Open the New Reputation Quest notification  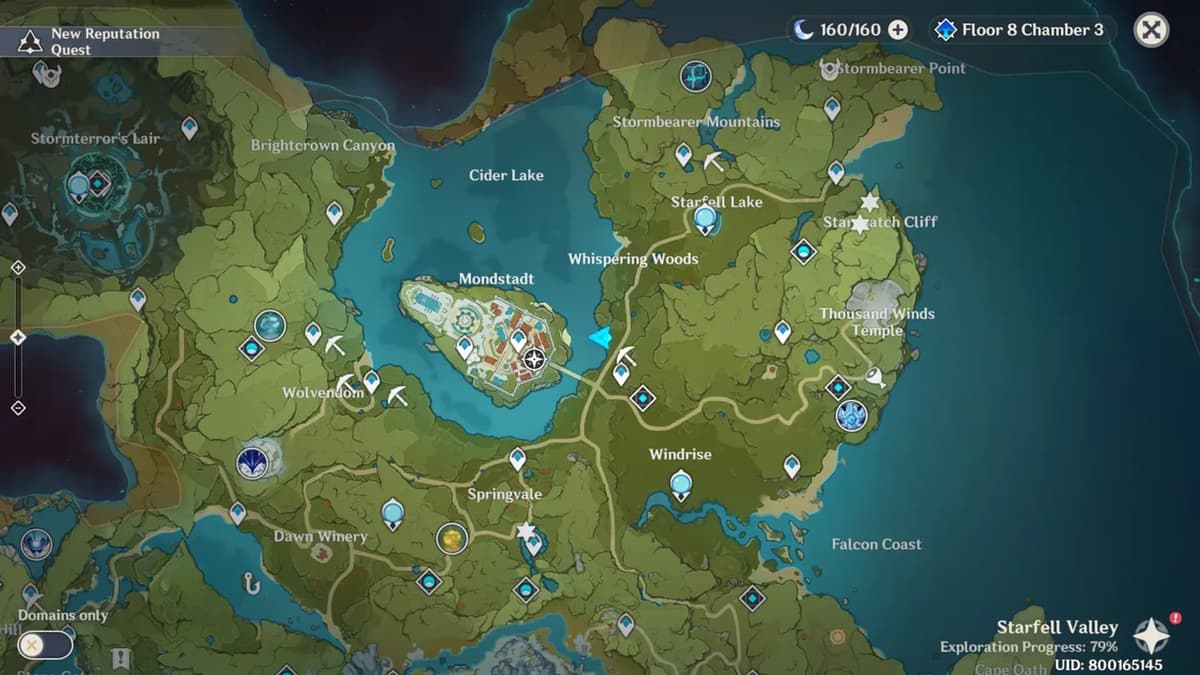click(90, 41)
